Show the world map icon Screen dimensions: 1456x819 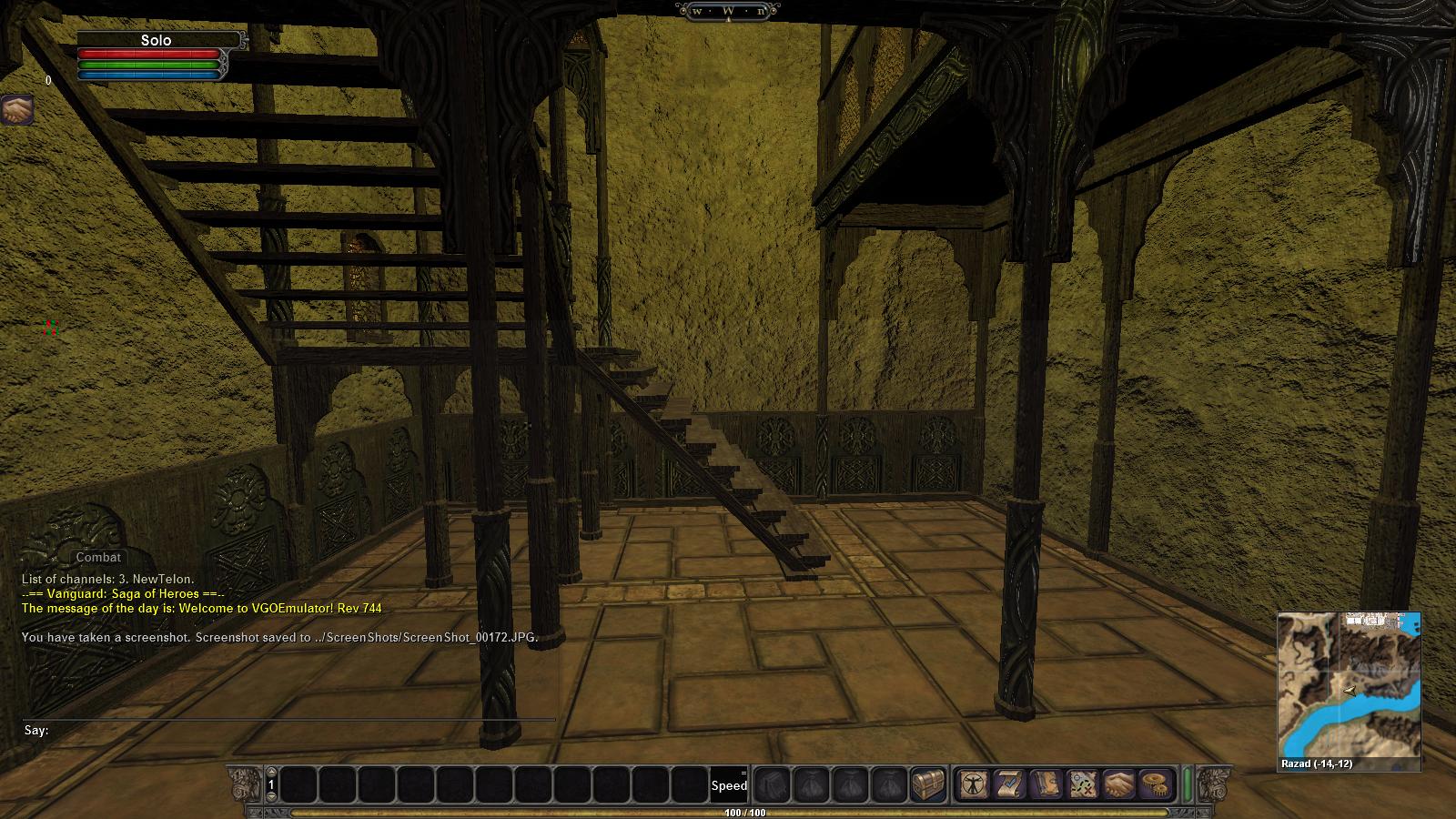point(1083,784)
